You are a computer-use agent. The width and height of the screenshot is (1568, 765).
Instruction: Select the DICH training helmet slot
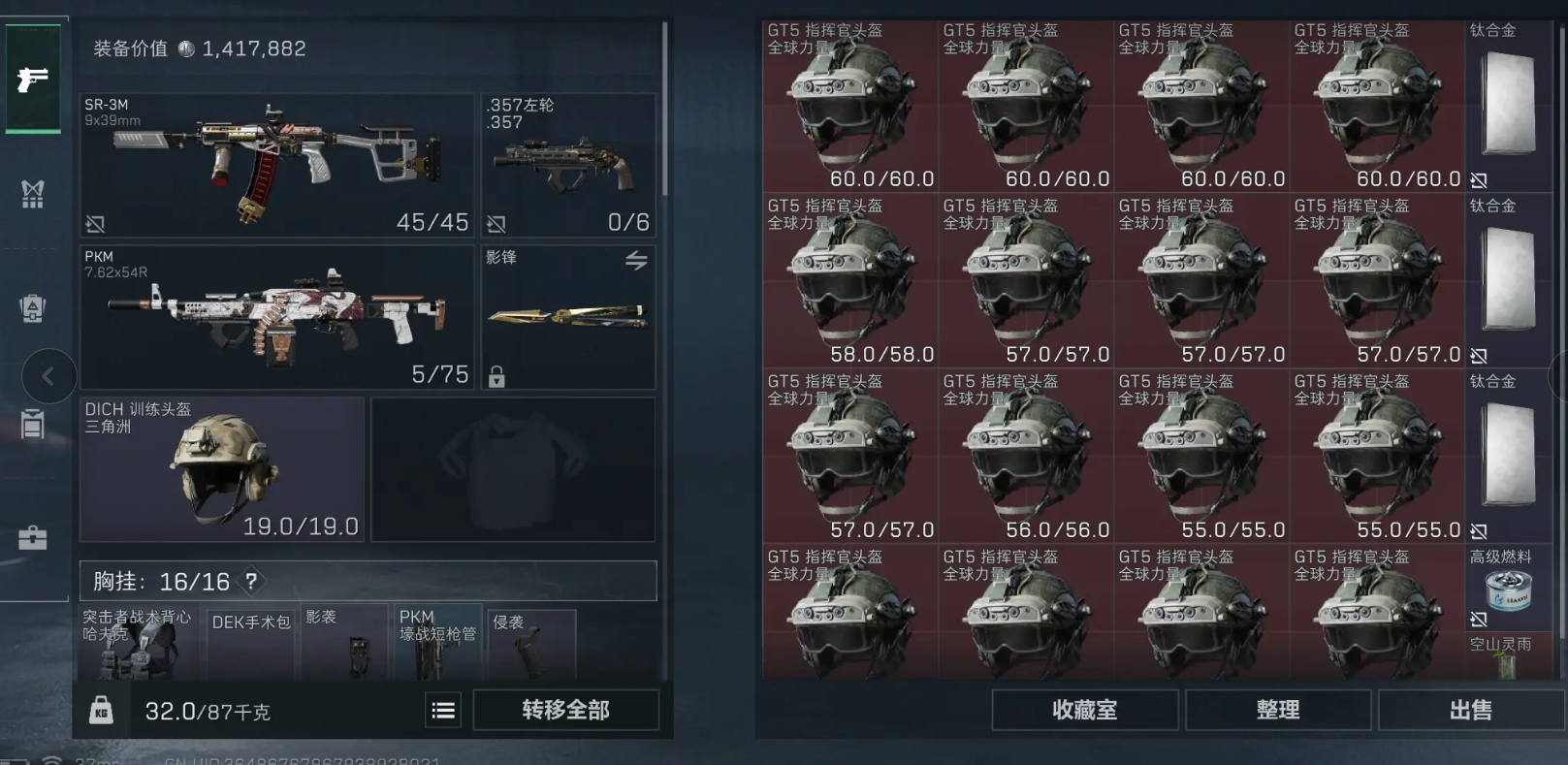tap(222, 468)
